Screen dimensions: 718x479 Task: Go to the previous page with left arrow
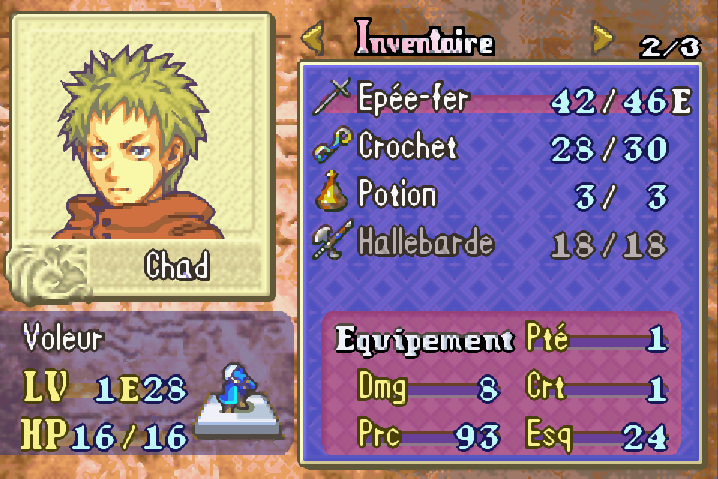click(x=313, y=40)
